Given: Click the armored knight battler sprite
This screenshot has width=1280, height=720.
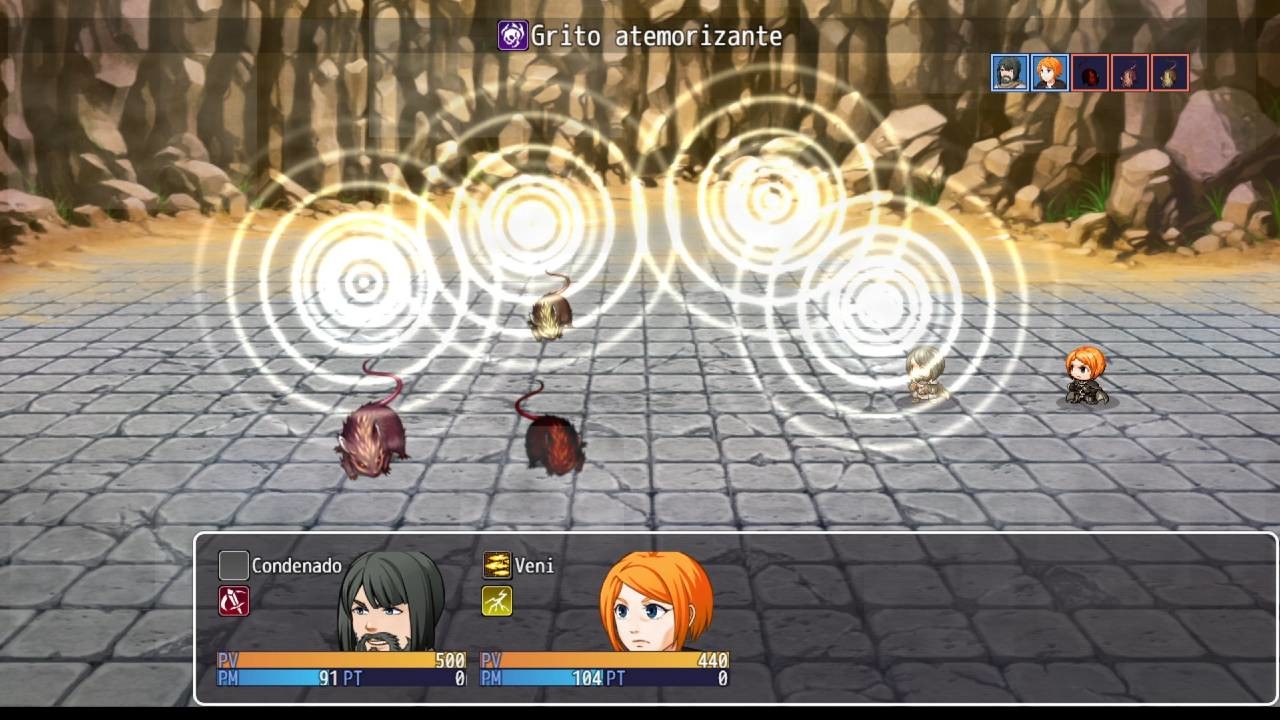Looking at the screenshot, I should tap(925, 375).
